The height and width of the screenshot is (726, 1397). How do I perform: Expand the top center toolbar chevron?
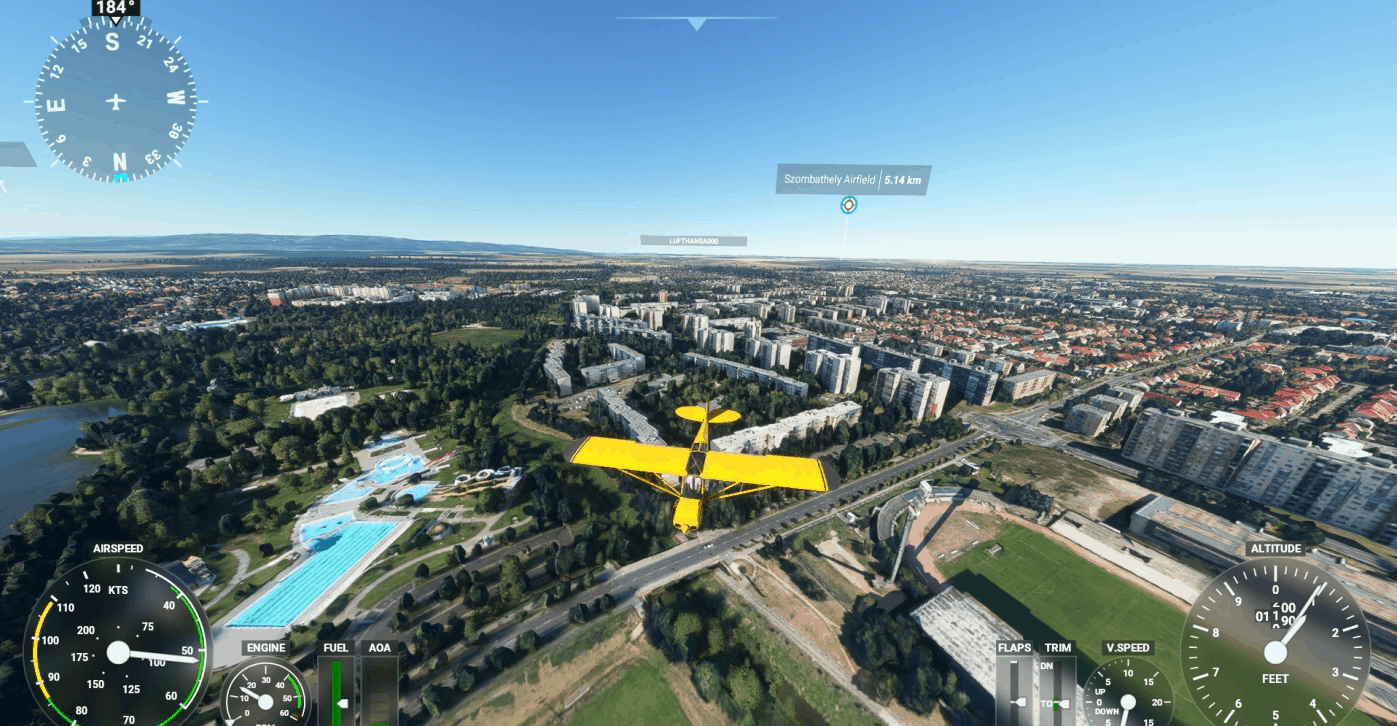(697, 22)
